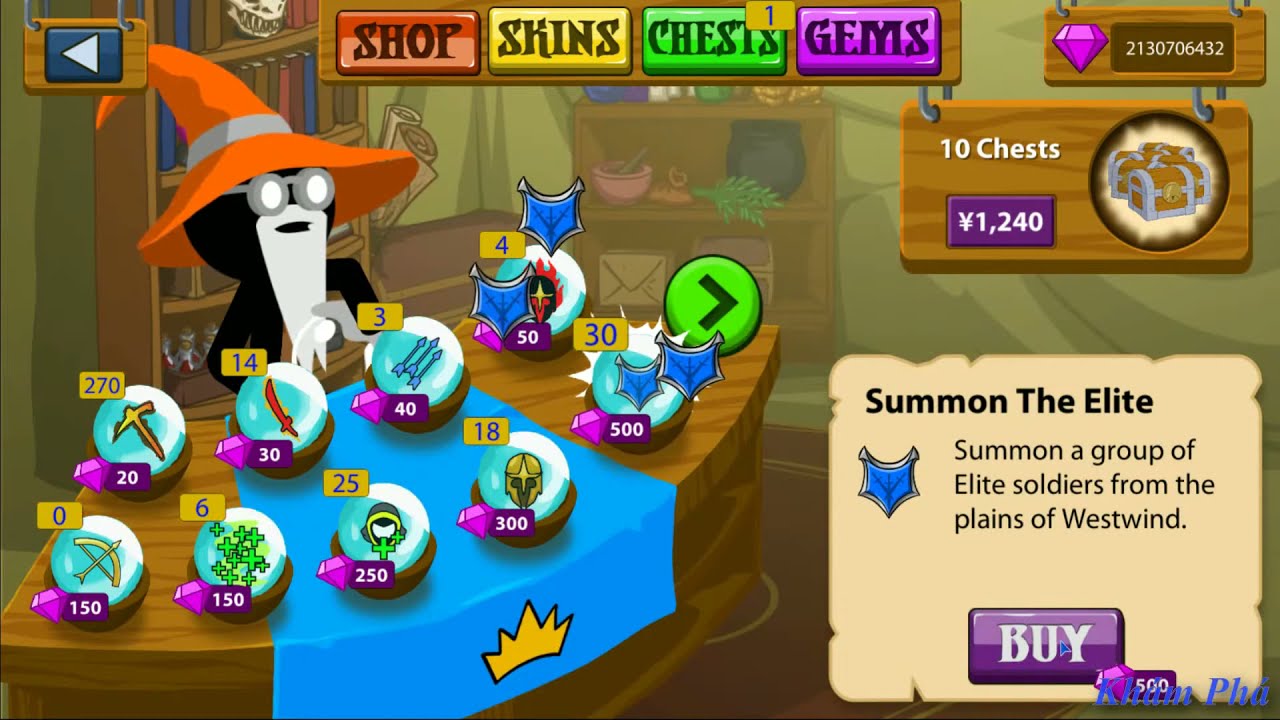Pick the green plus signs orb
1280x720 pixels.
238,555
